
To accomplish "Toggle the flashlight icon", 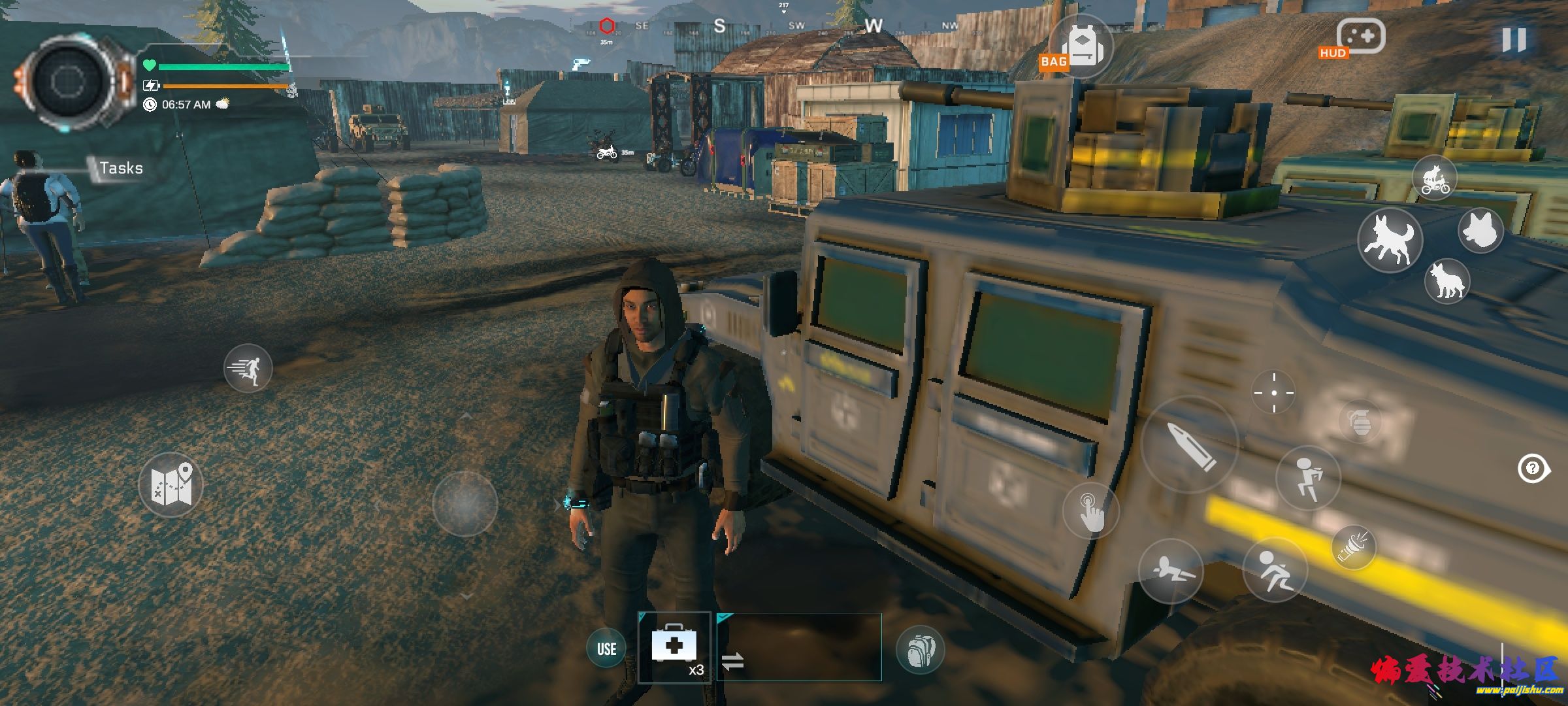I will click(x=1354, y=547).
